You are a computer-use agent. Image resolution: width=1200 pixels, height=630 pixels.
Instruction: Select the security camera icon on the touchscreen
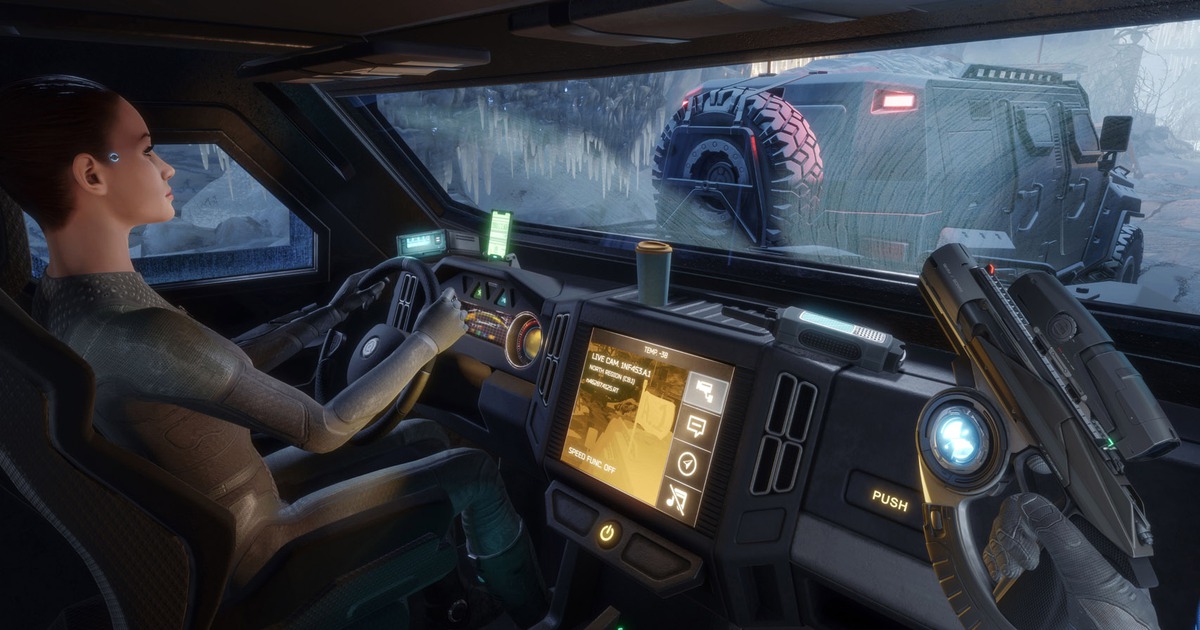coord(705,390)
